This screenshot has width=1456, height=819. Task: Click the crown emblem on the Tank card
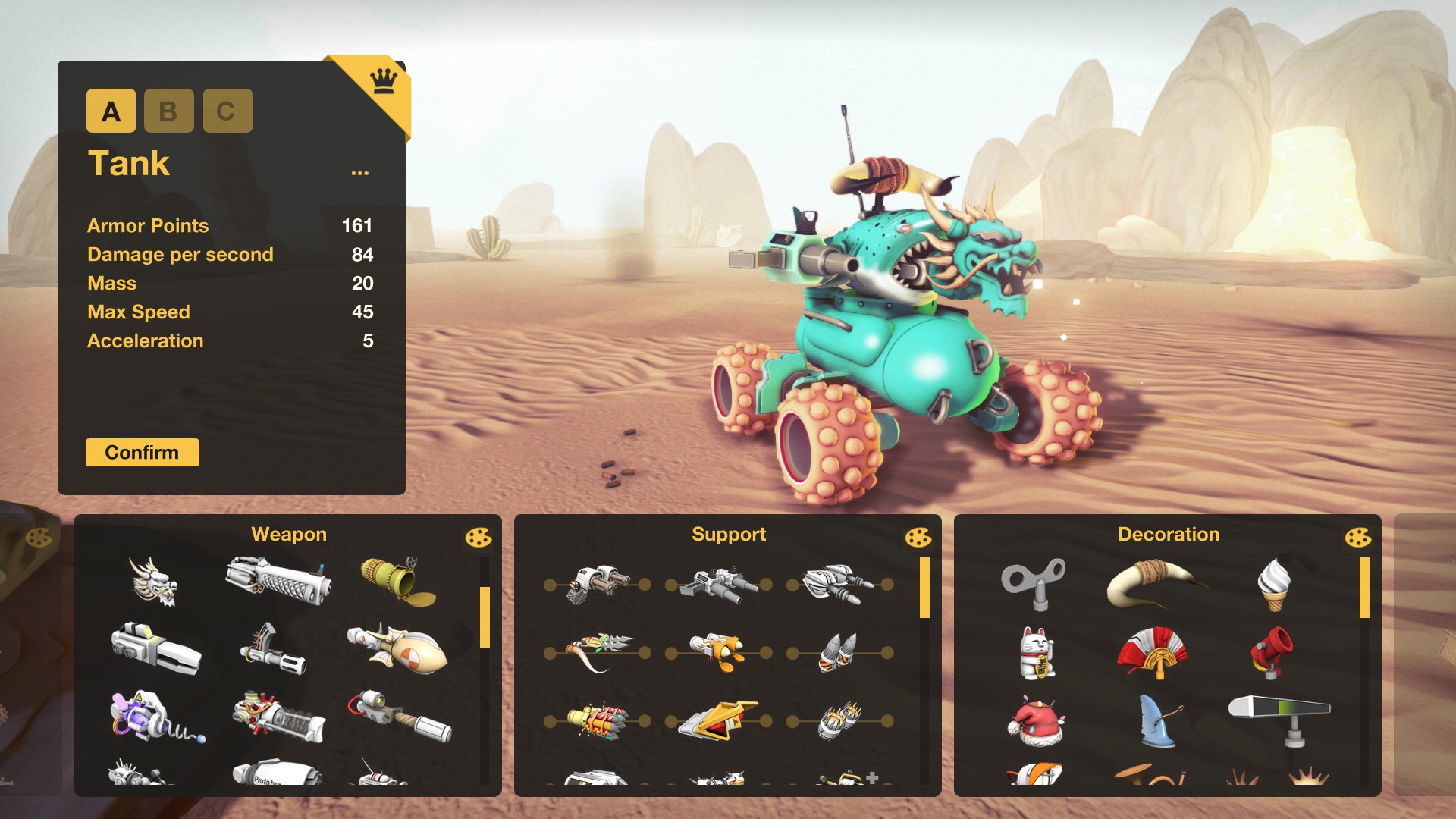(382, 79)
